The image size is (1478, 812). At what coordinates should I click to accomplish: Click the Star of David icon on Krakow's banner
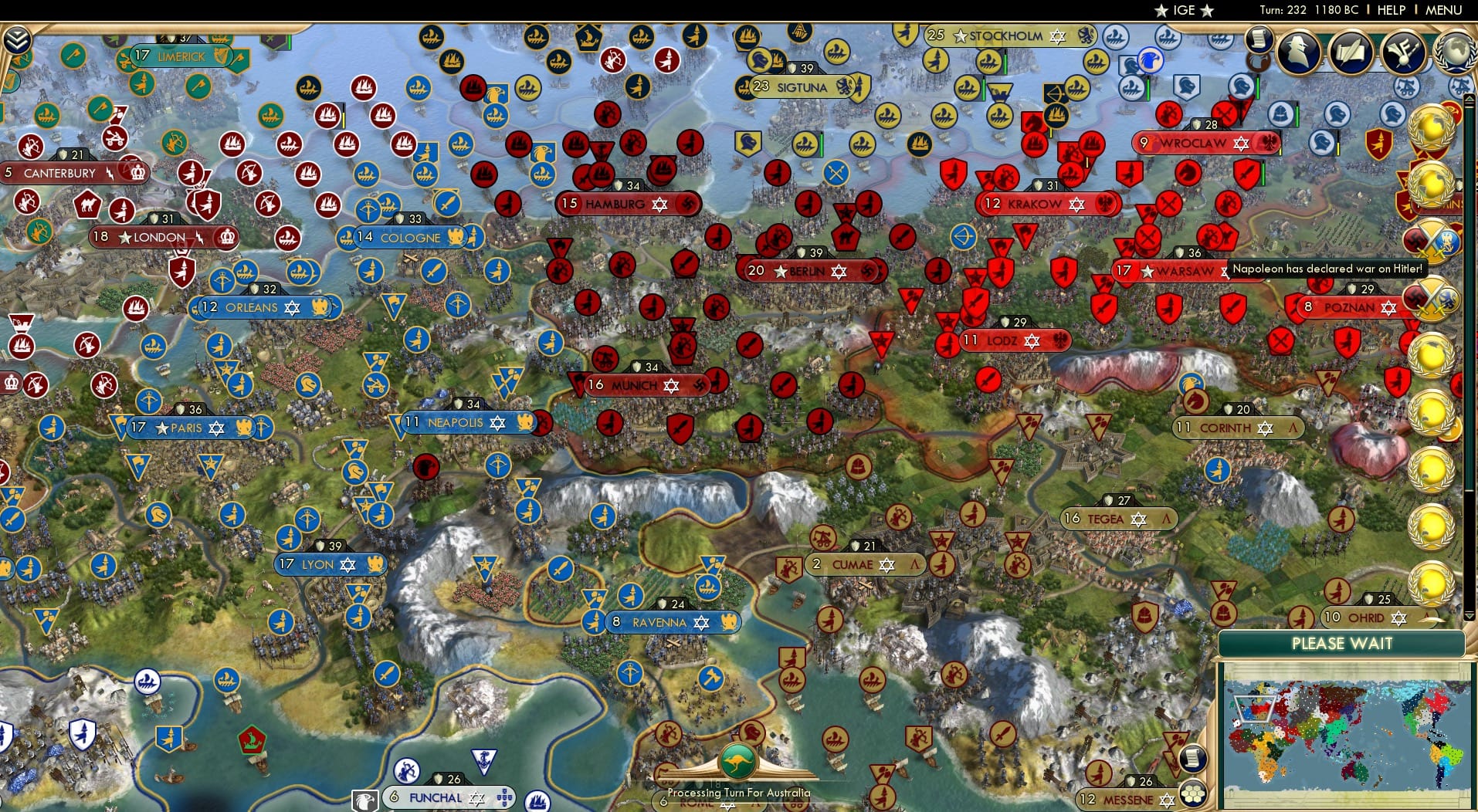(x=1077, y=204)
